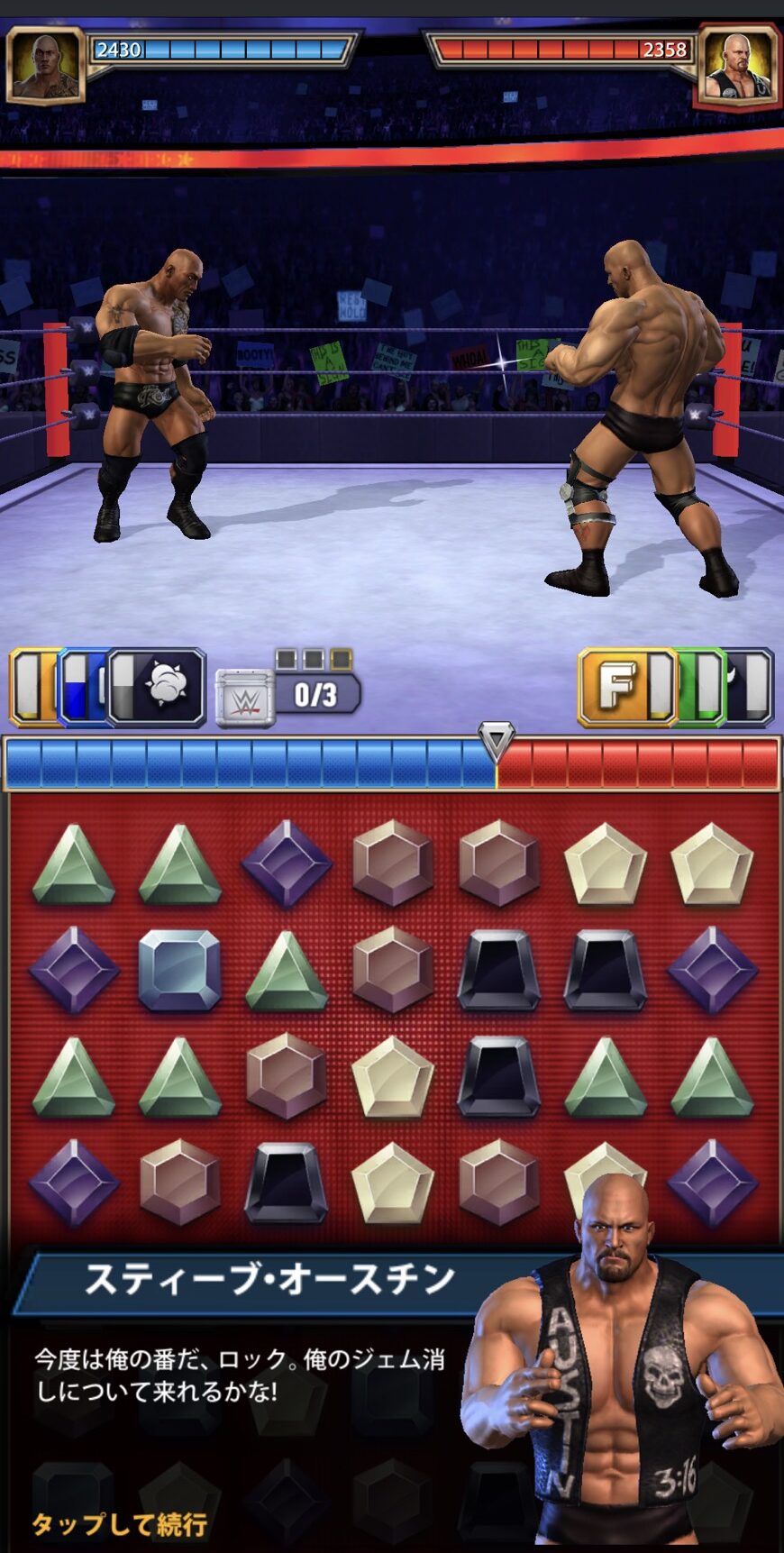The image size is (784, 1553).
Task: Tap Steve Austin's portrait beside the red health bar
Action: point(736,64)
